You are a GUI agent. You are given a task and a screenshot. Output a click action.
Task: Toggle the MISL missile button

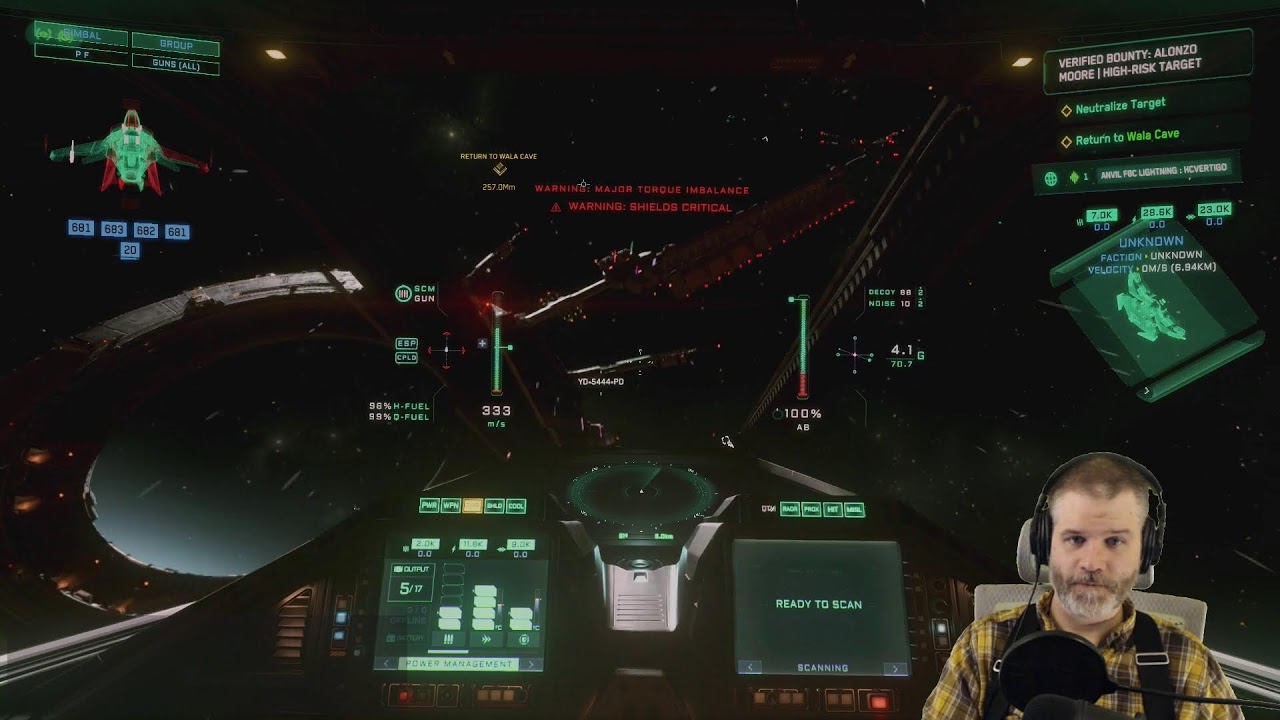pos(855,509)
